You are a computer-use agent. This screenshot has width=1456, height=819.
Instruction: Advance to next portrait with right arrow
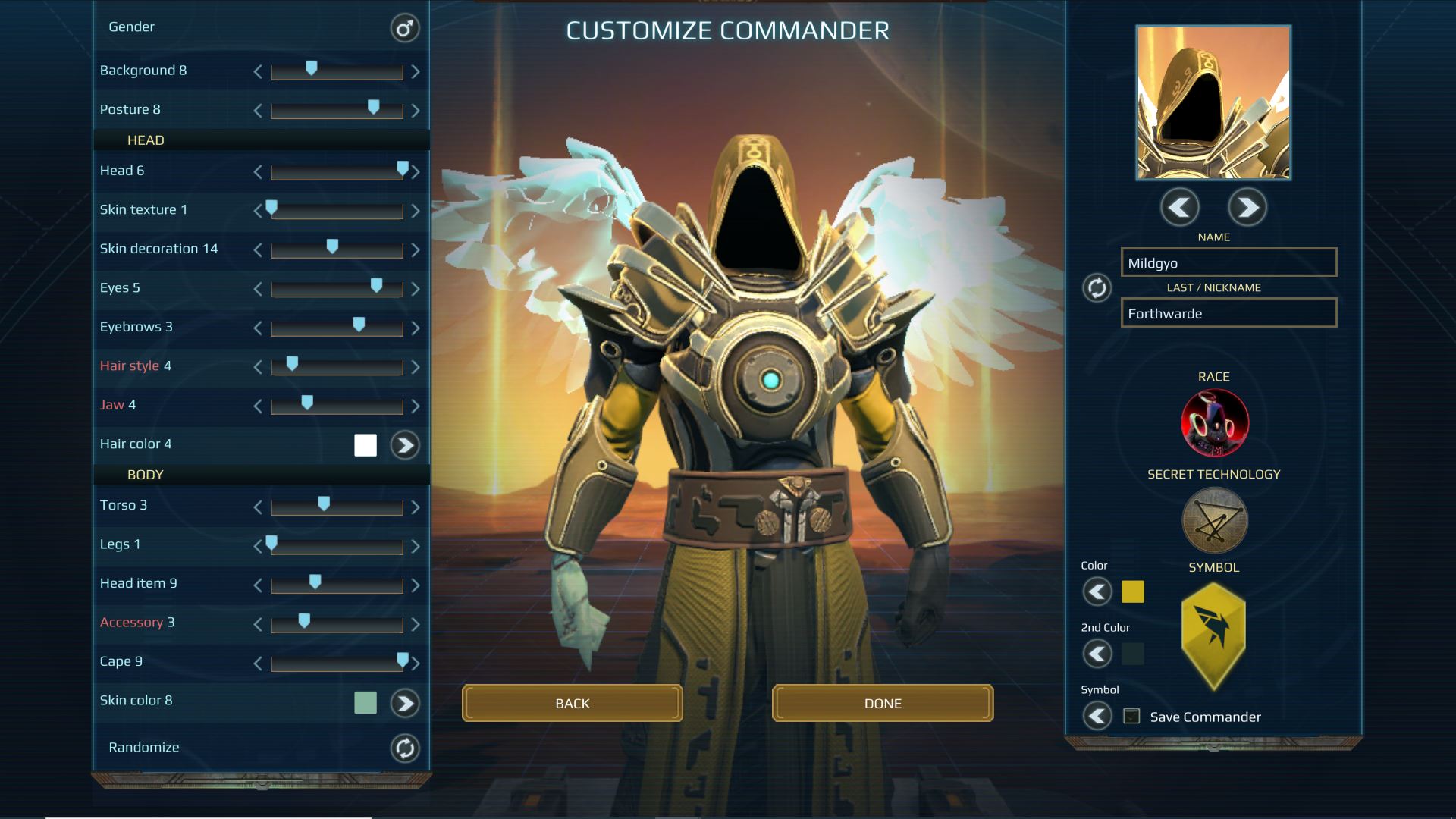point(1247,207)
